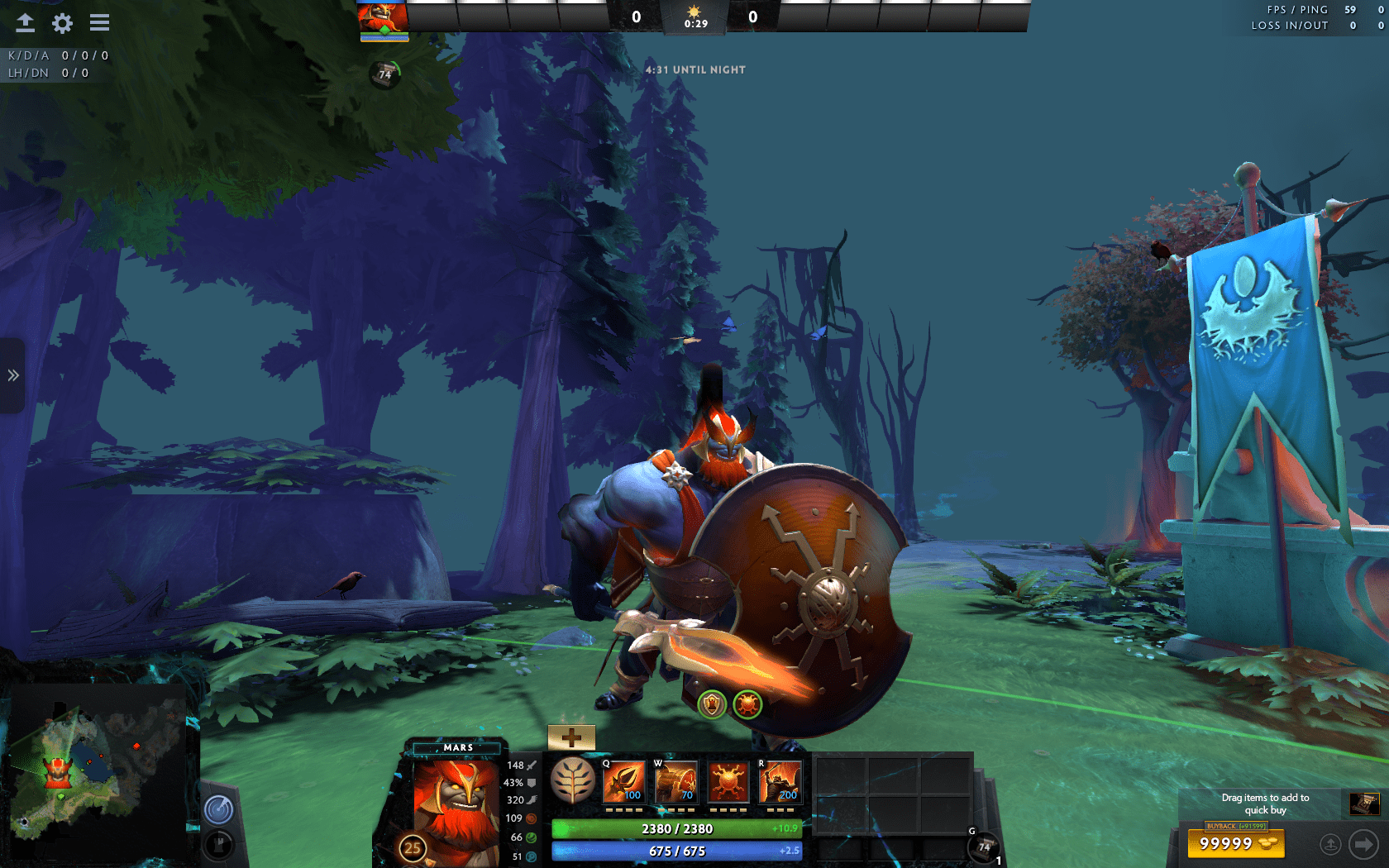
Task: Open the shop via the 99999 gold button
Action: 1236,844
